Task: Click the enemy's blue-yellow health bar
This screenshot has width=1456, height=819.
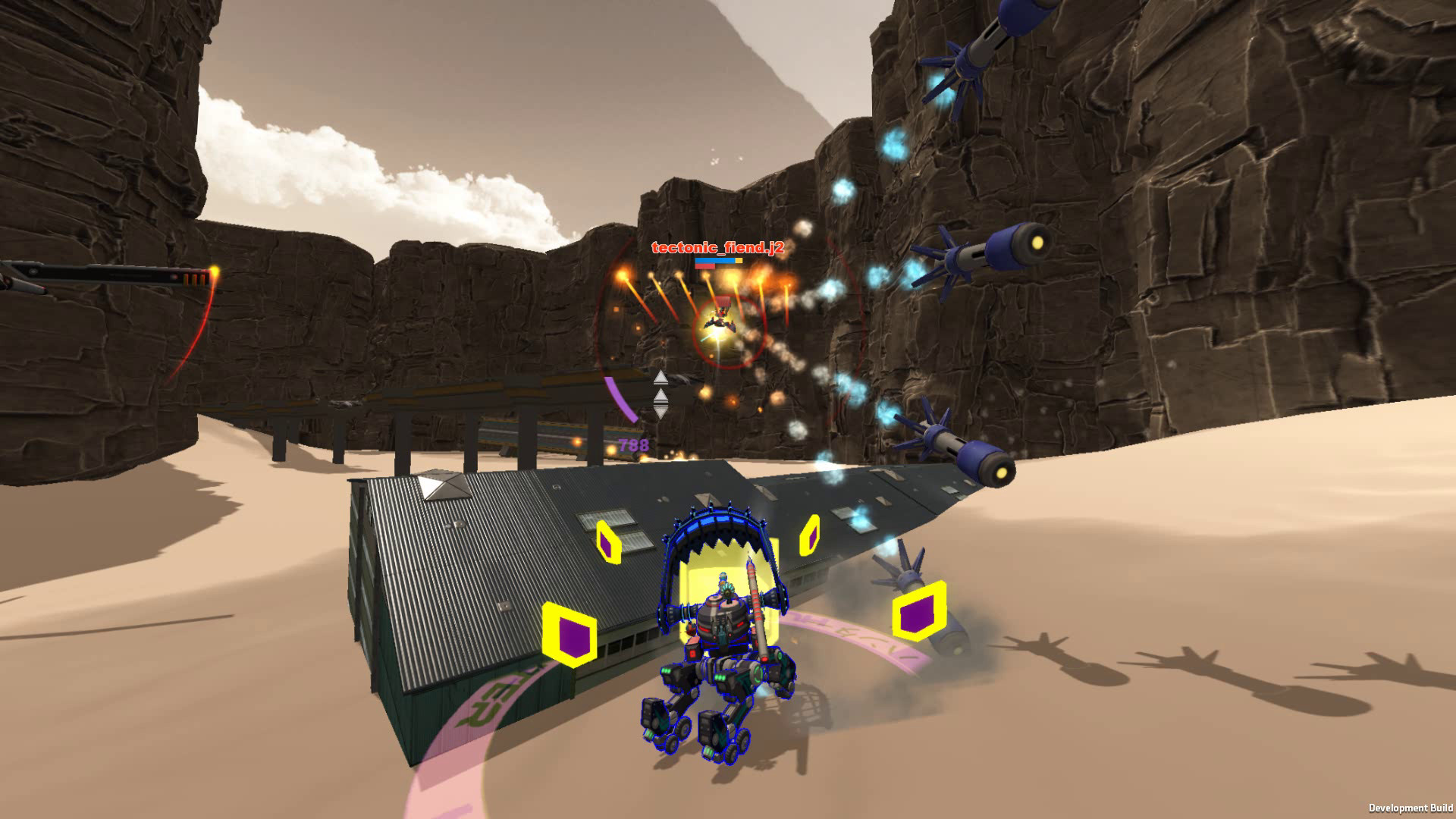Action: click(x=717, y=261)
